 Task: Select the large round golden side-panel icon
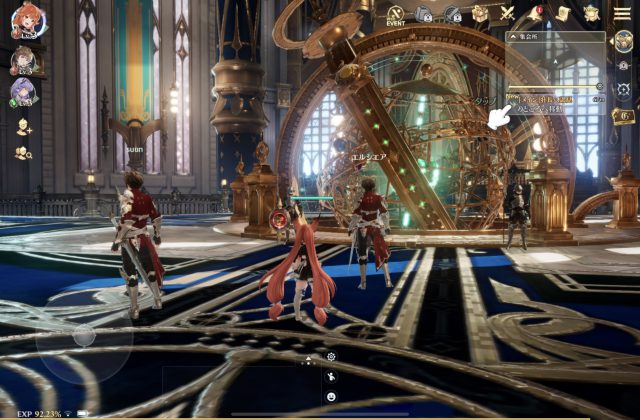(x=623, y=41)
